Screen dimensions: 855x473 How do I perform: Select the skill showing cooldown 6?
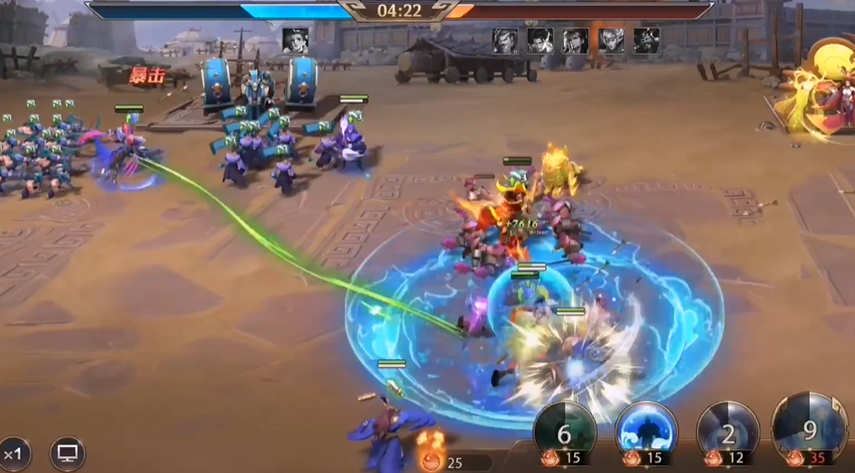pyautogui.click(x=565, y=432)
